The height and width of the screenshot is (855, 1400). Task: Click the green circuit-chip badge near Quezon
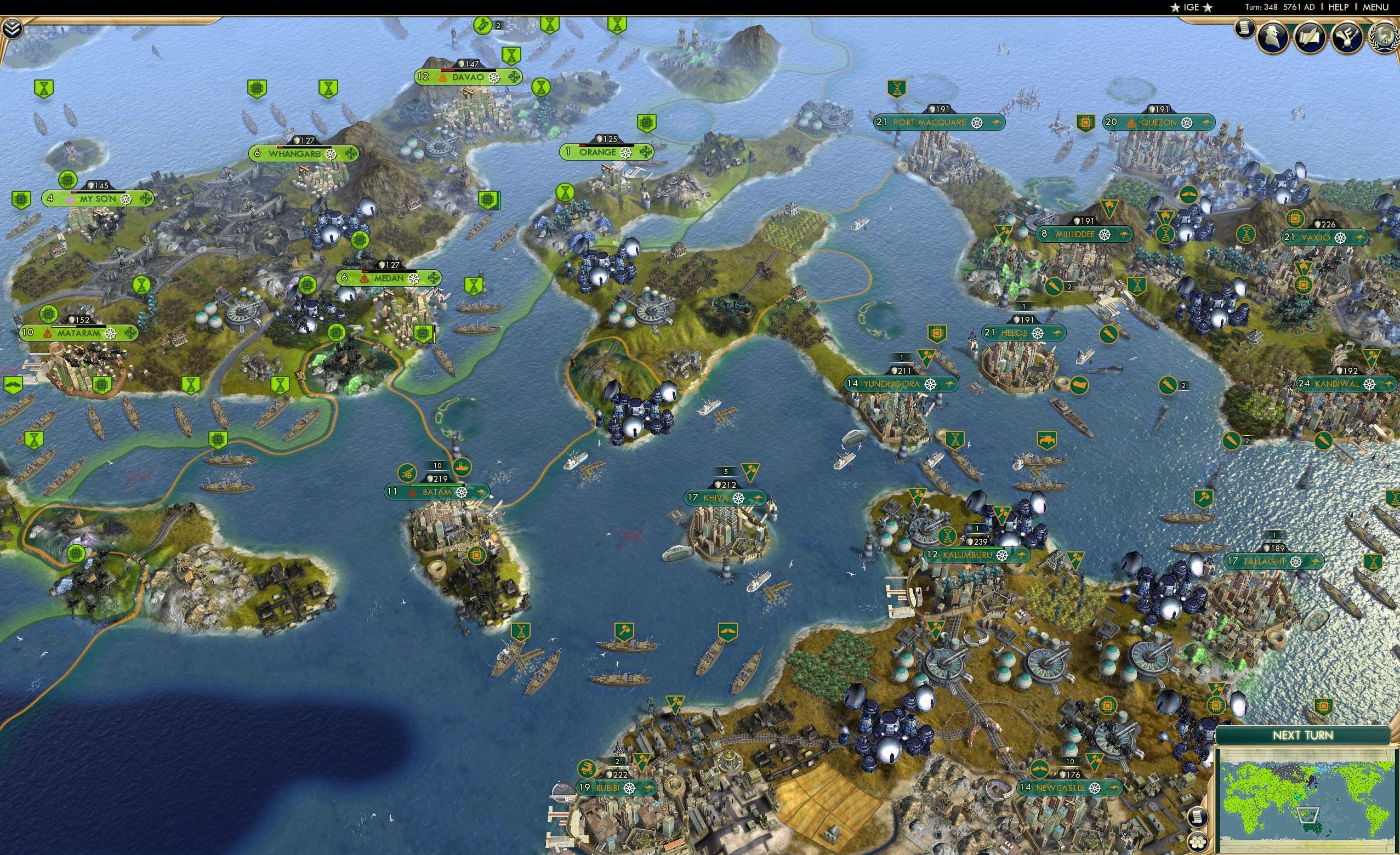(x=1085, y=123)
